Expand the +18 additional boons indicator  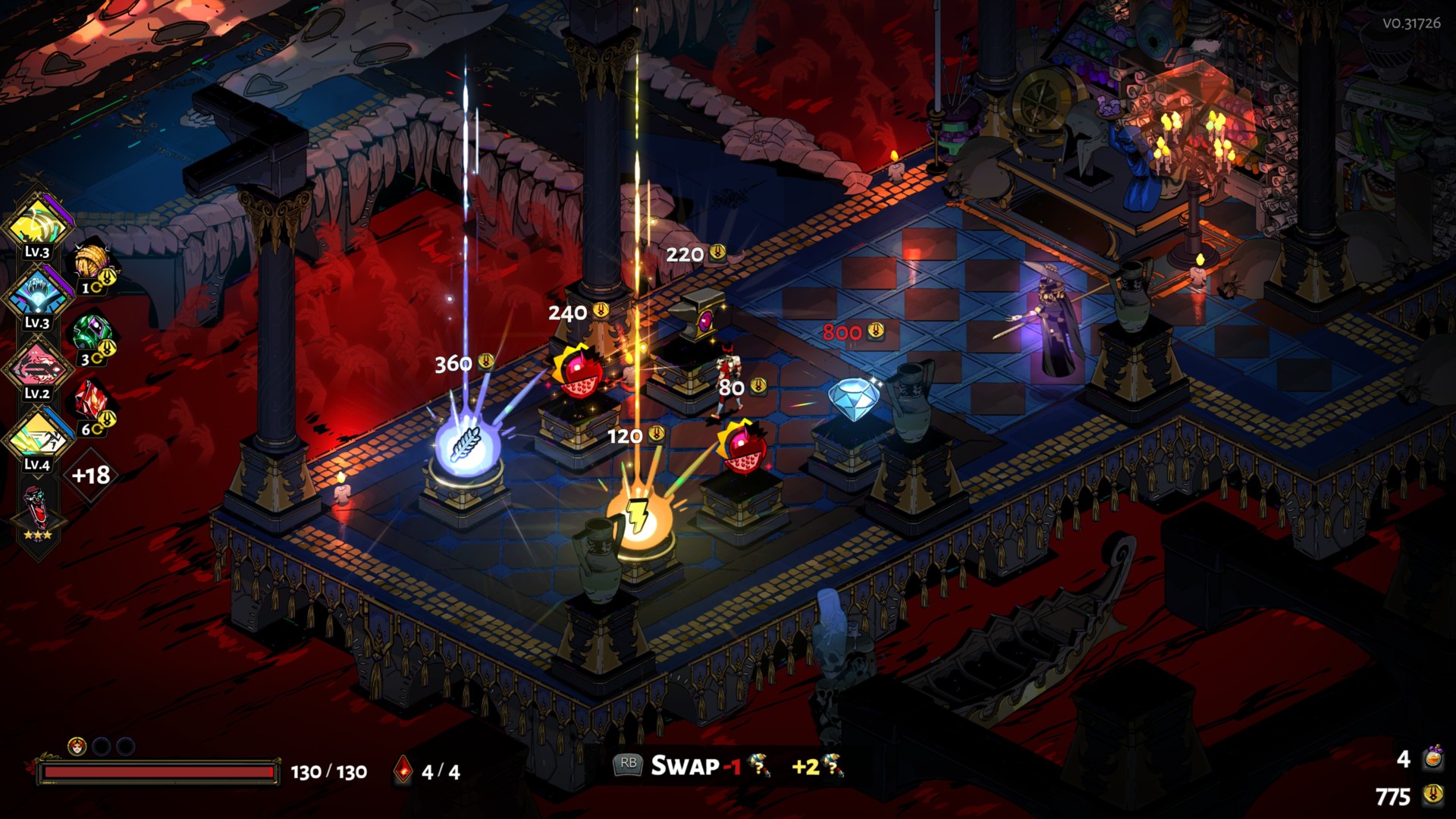[91, 475]
